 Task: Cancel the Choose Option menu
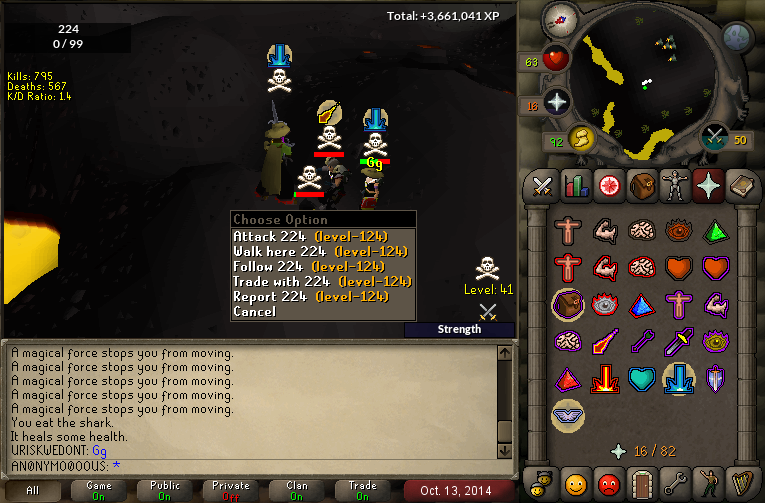[x=254, y=311]
